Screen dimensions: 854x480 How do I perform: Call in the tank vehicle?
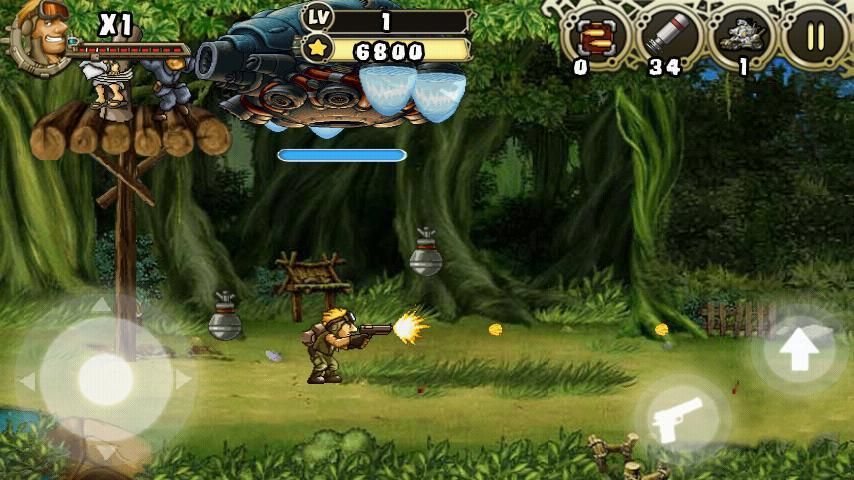[x=742, y=38]
